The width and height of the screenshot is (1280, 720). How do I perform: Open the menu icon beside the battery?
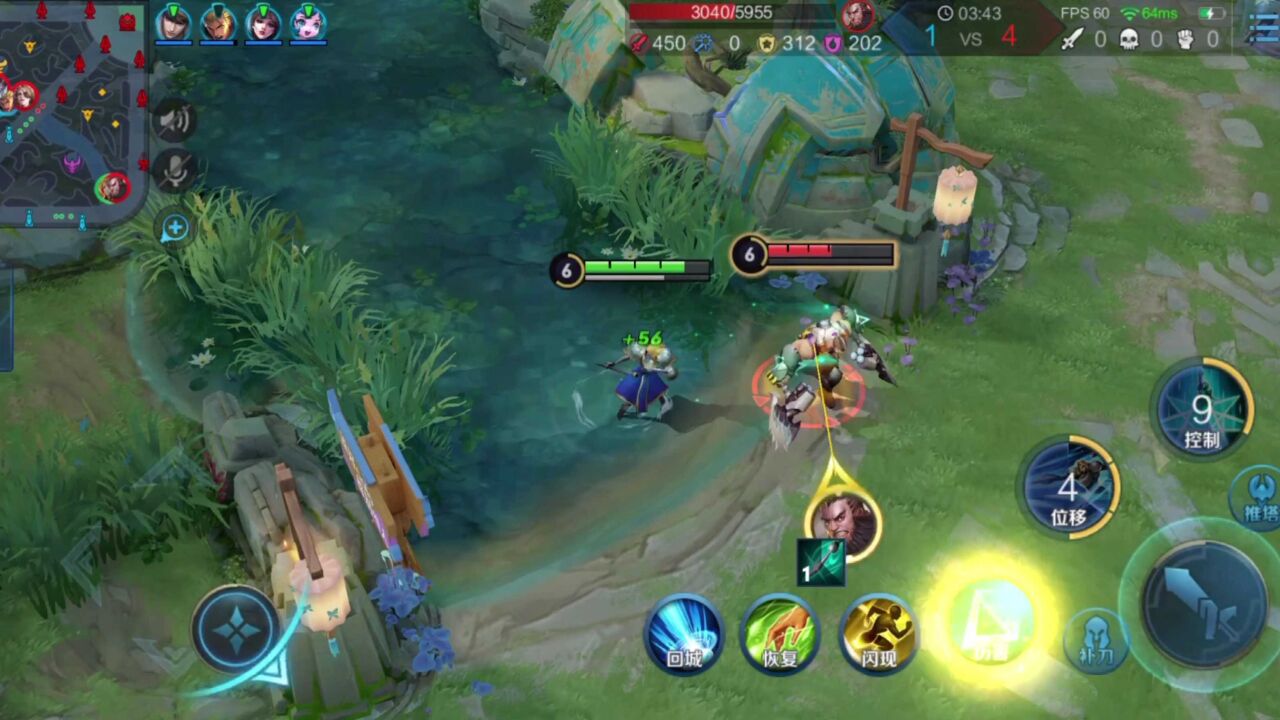(1263, 26)
